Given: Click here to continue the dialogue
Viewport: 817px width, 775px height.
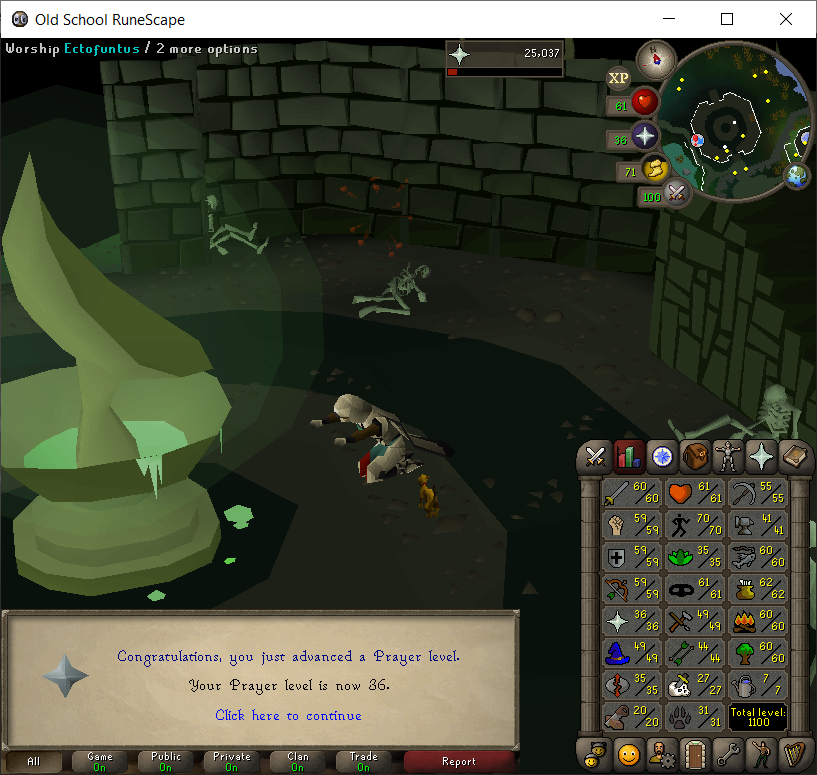Looking at the screenshot, I should coord(288,715).
